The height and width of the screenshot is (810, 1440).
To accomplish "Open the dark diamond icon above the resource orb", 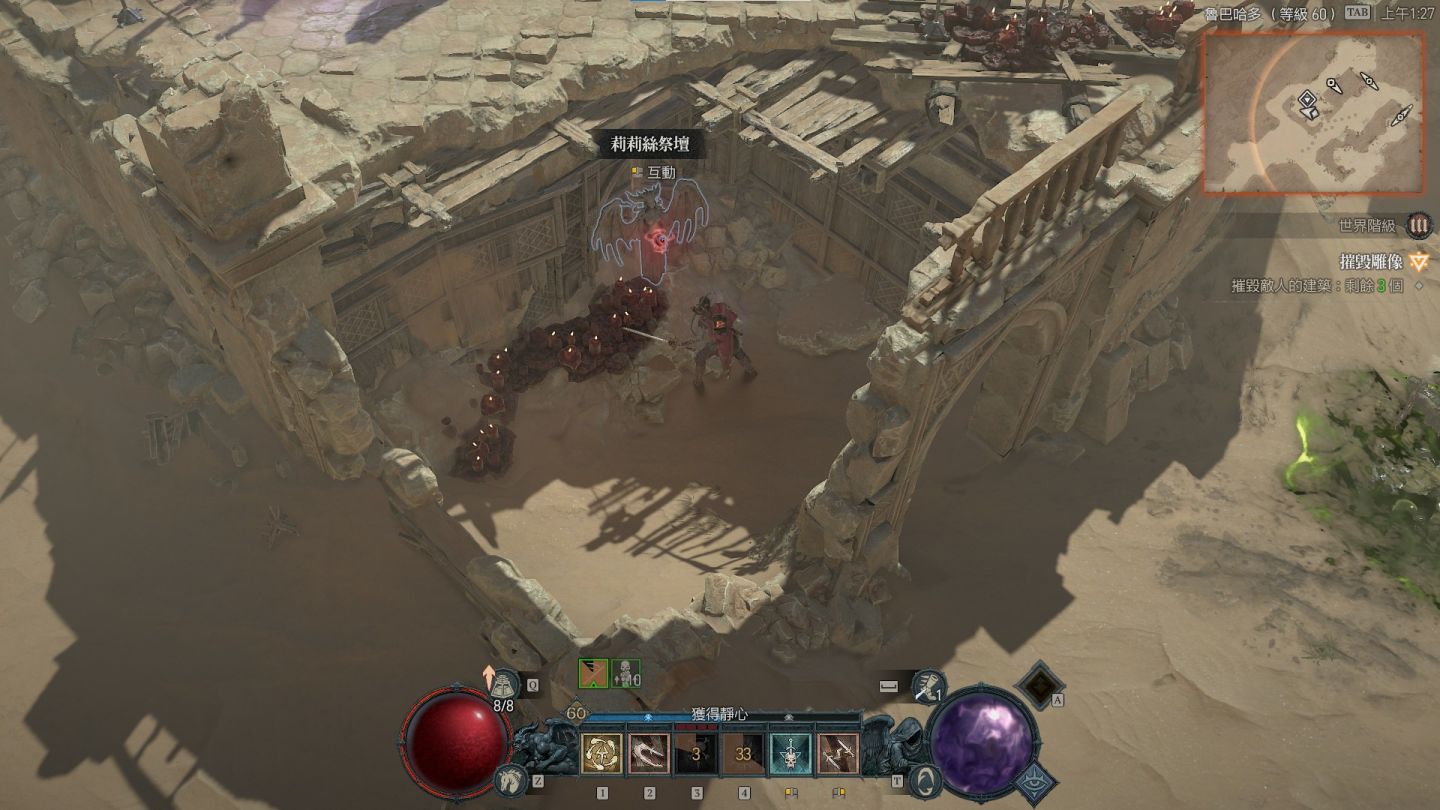I will pos(1040,684).
